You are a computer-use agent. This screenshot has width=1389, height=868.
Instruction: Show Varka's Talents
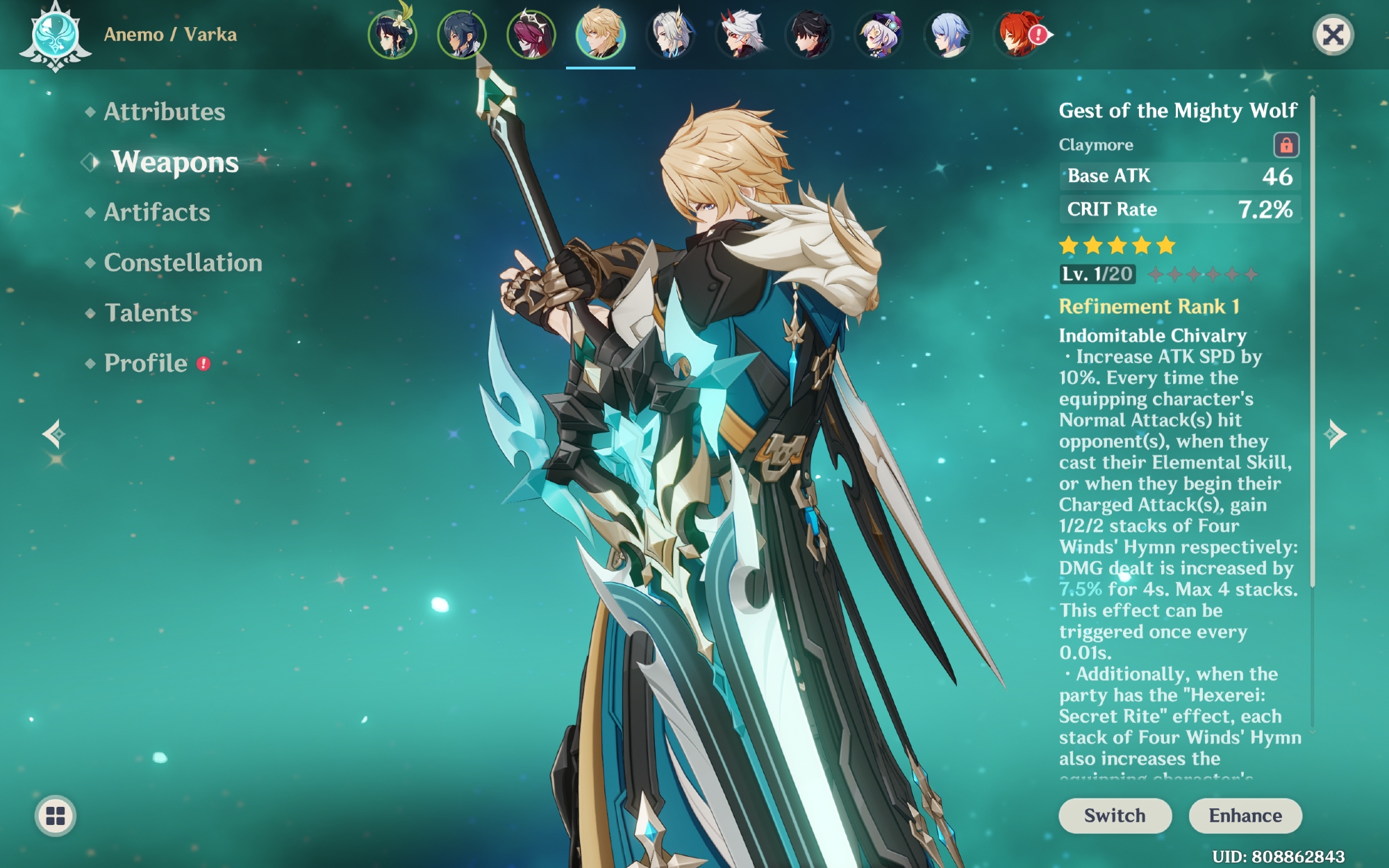tap(148, 313)
